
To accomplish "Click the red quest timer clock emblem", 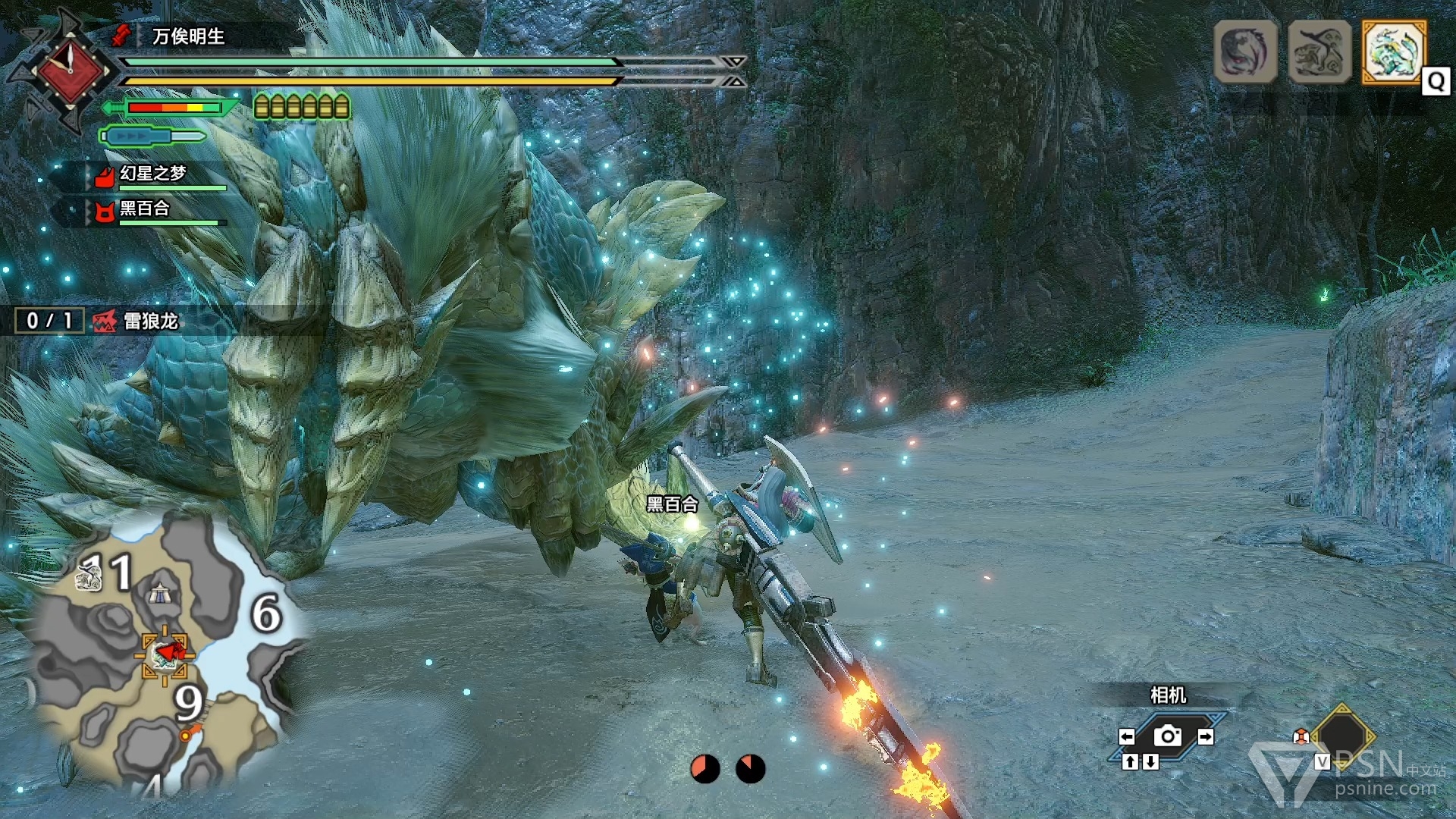I will coord(70,71).
